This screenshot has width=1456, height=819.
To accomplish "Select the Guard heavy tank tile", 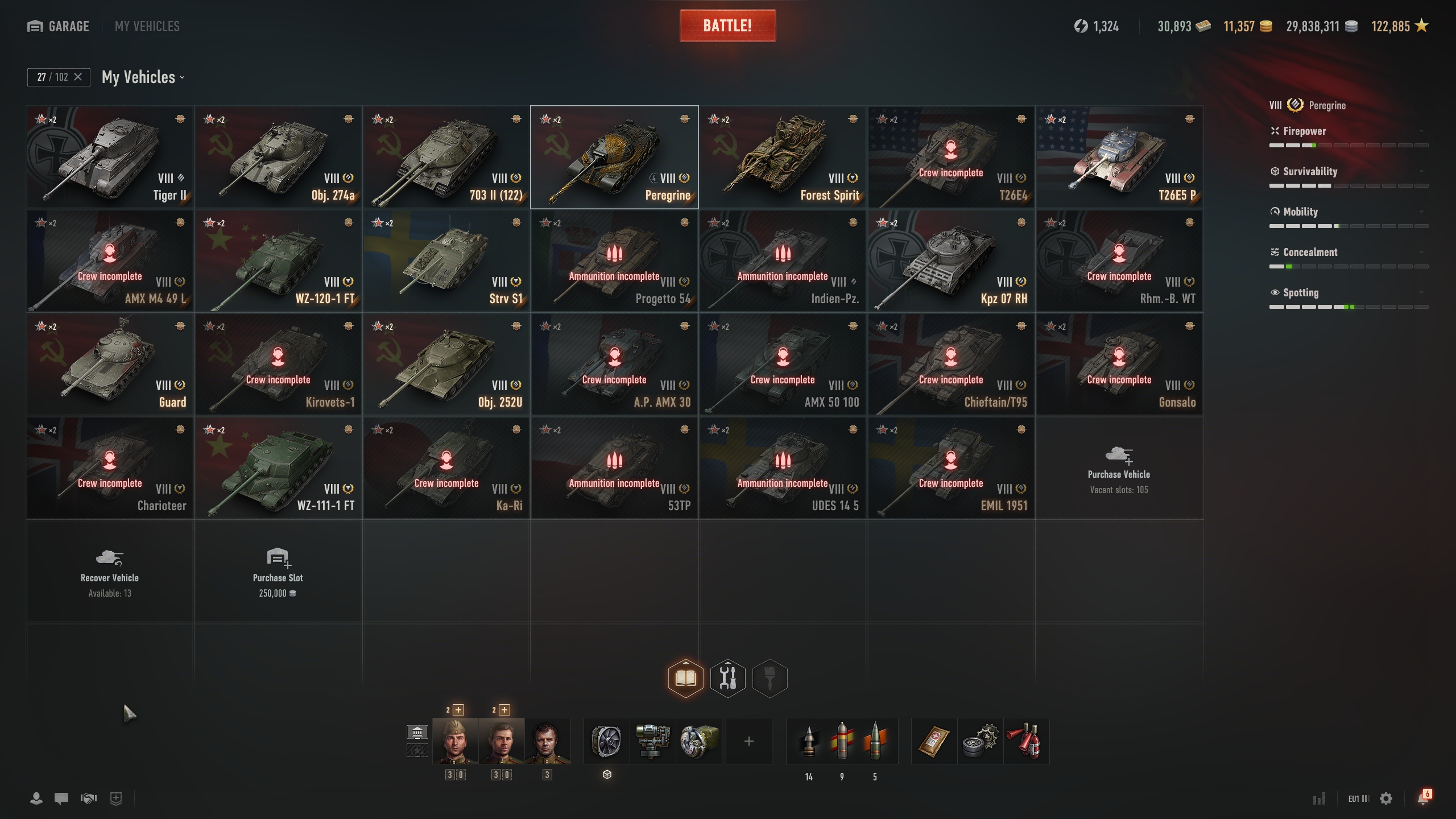I will [x=110, y=365].
